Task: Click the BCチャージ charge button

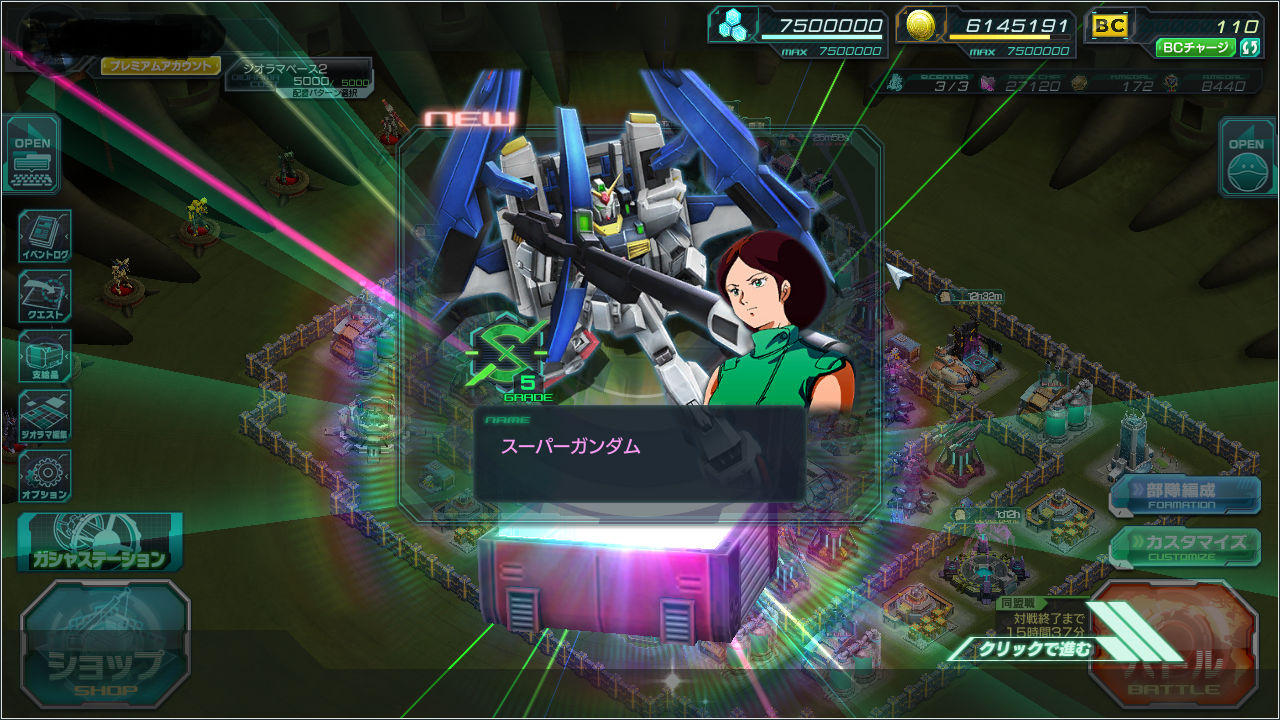Action: [x=1196, y=47]
